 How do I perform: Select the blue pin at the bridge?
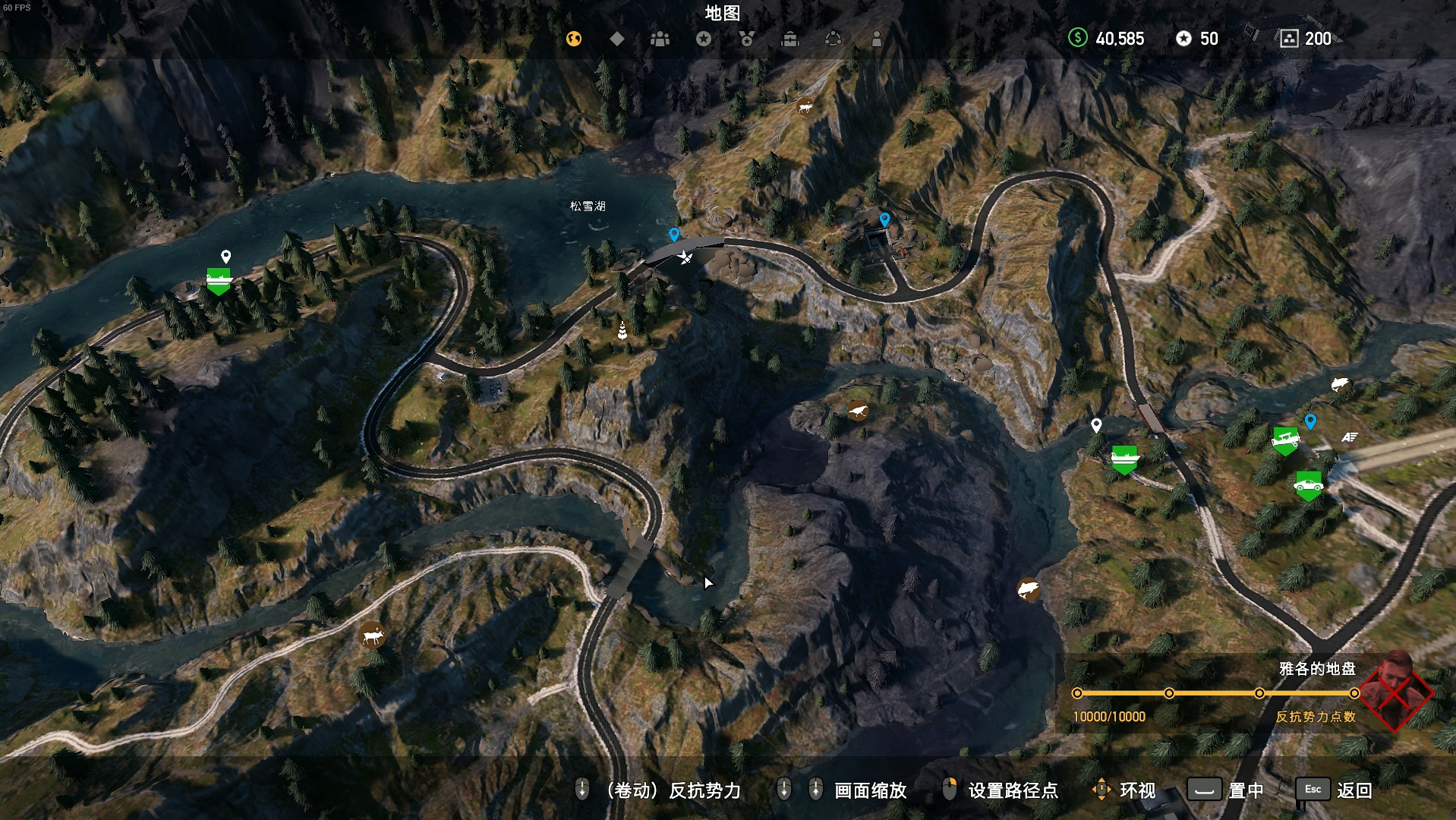(x=674, y=234)
